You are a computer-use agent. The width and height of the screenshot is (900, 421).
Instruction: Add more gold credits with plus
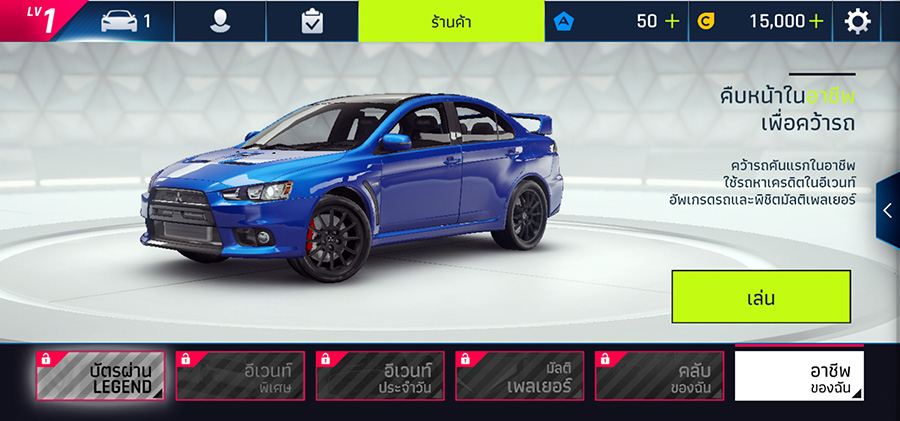[x=817, y=21]
